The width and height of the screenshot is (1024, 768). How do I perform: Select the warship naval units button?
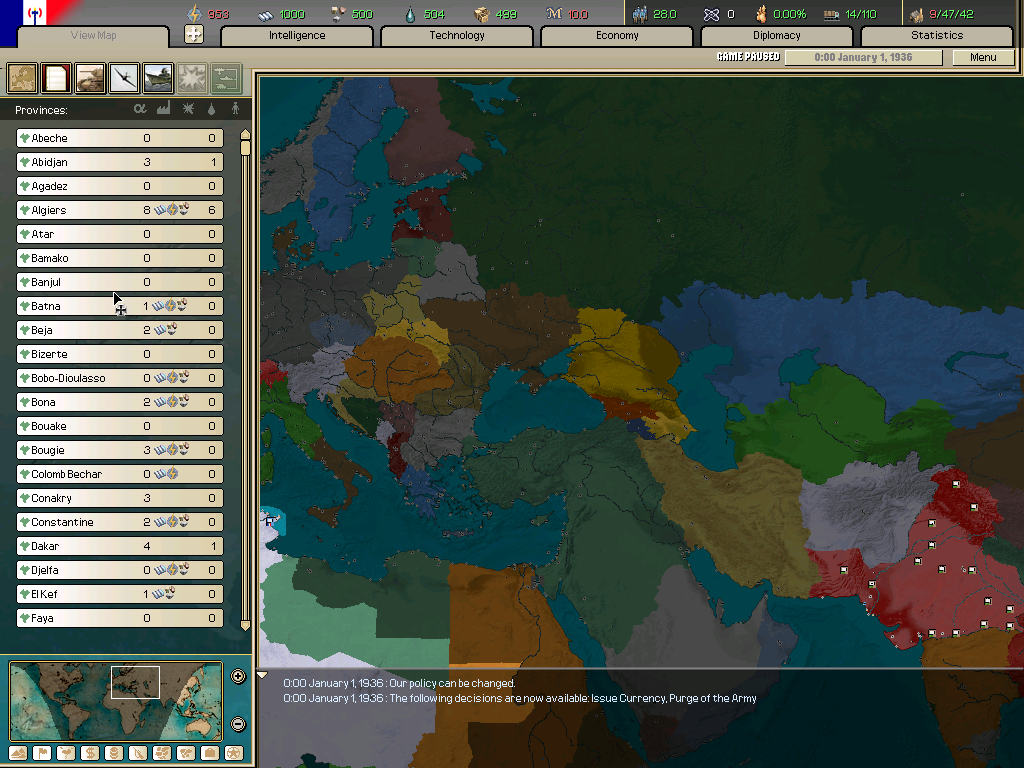pos(158,77)
